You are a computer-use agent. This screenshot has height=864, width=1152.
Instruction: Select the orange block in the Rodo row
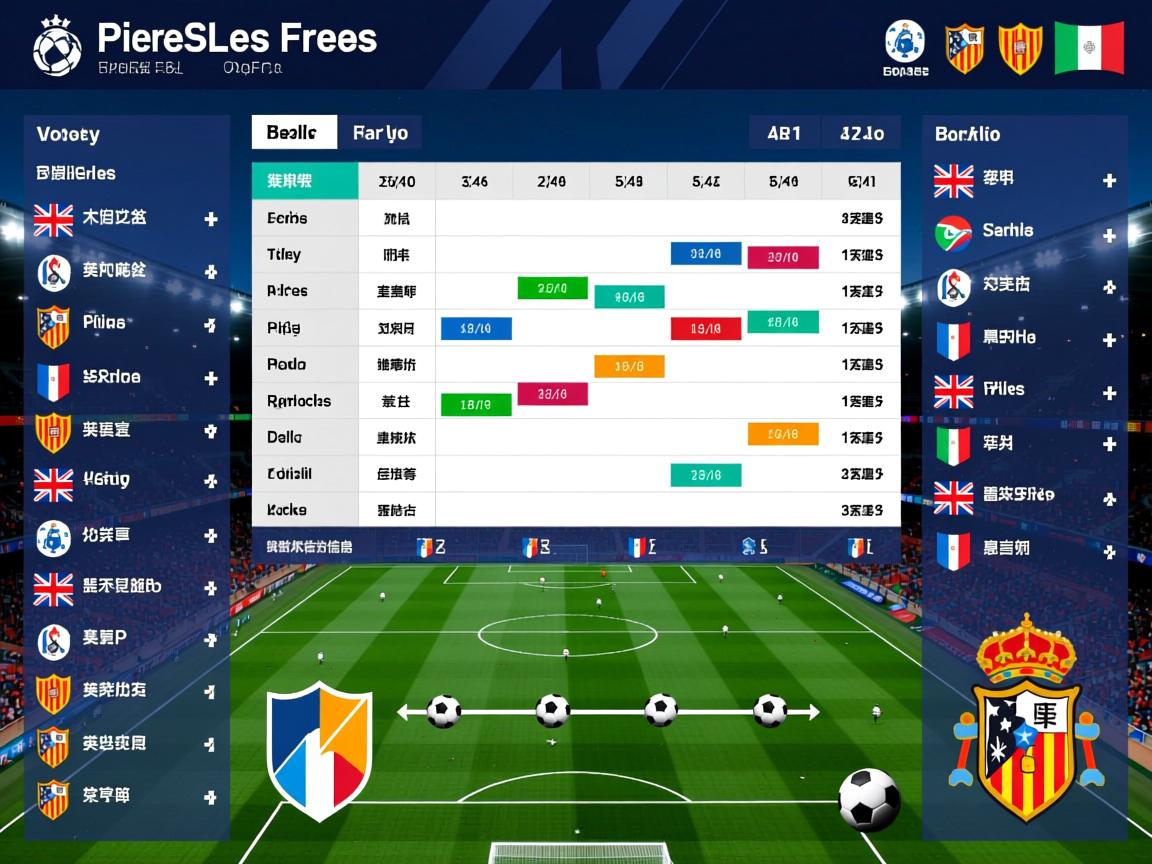[629, 366]
